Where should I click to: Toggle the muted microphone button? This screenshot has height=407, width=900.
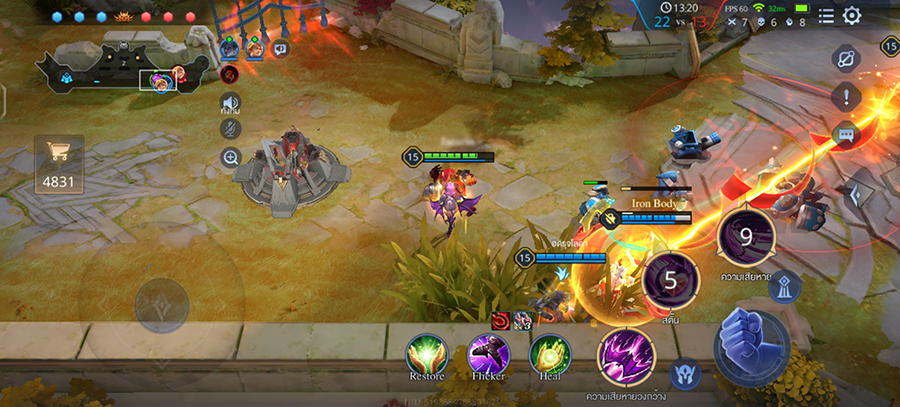[230, 129]
